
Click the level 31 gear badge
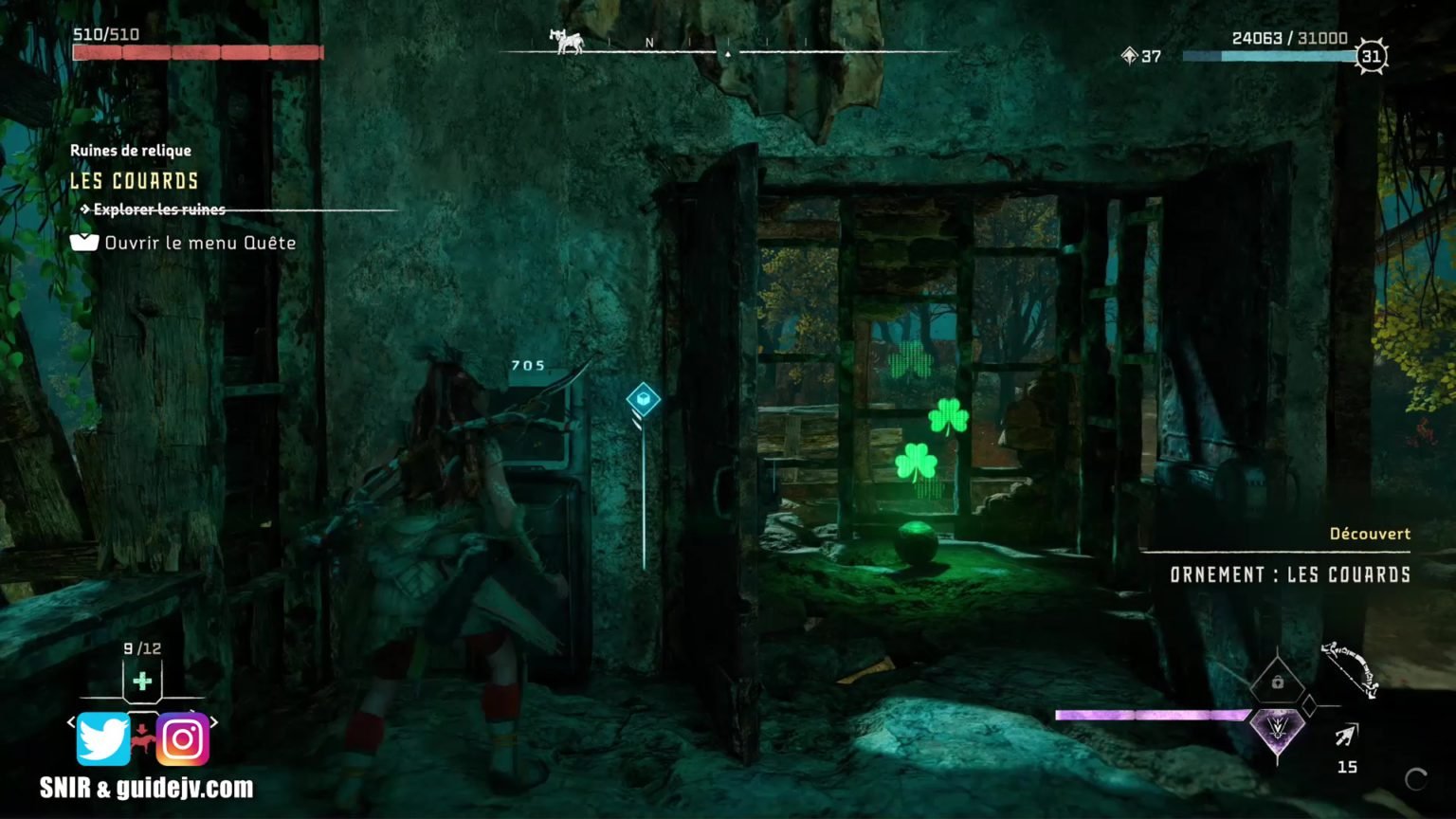1371,57
